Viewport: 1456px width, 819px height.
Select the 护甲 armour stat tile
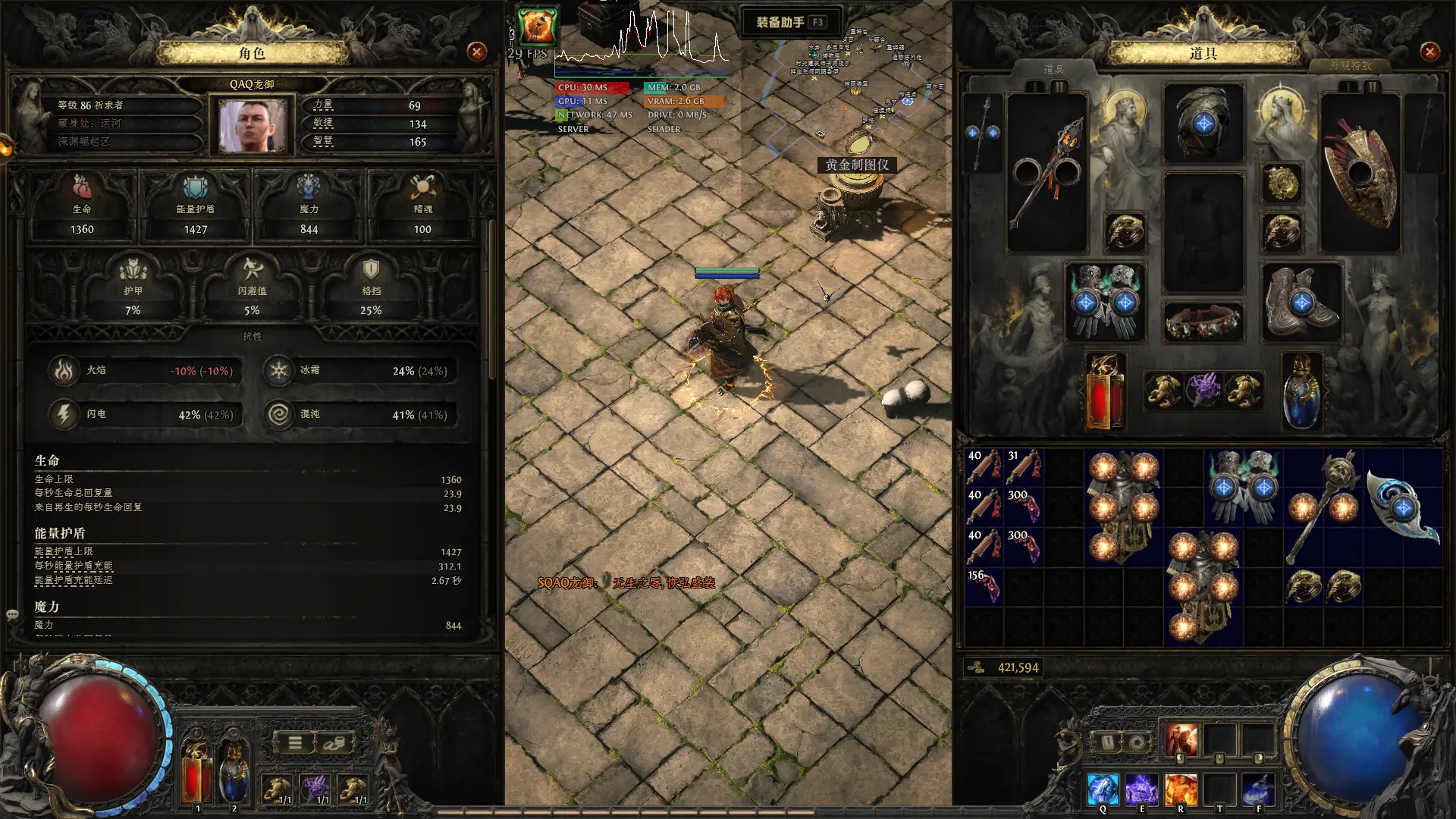(x=133, y=287)
